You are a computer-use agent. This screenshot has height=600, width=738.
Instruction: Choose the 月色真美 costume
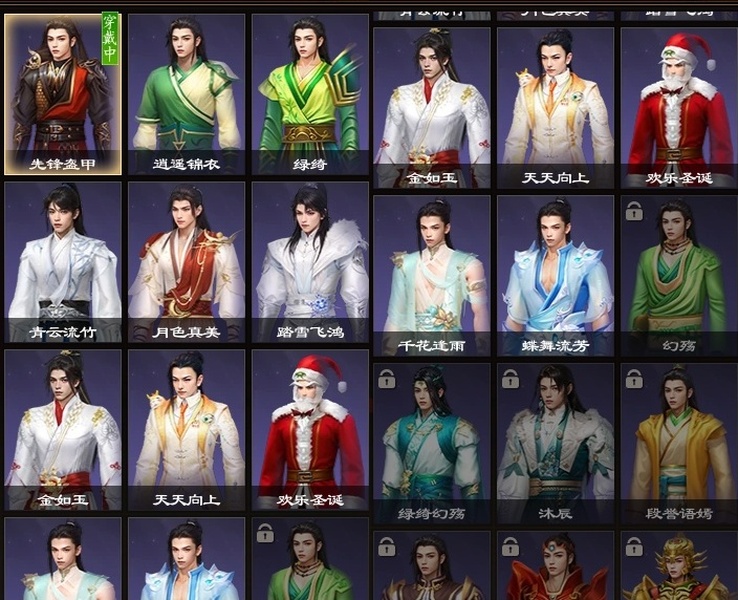(186, 262)
